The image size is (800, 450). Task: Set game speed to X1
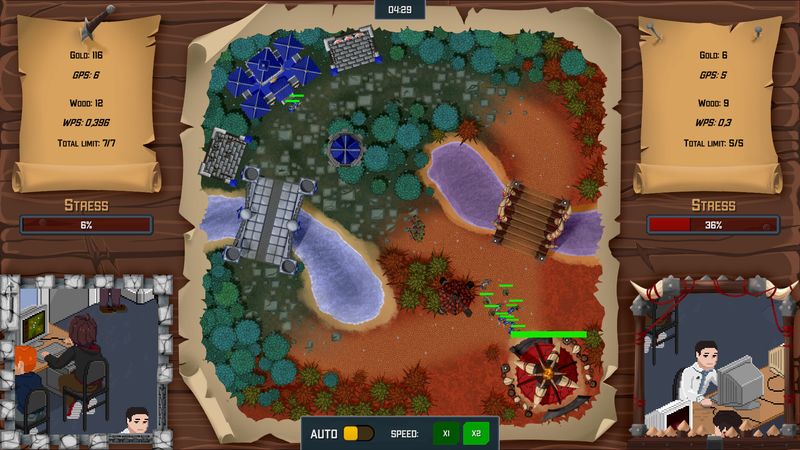point(446,434)
